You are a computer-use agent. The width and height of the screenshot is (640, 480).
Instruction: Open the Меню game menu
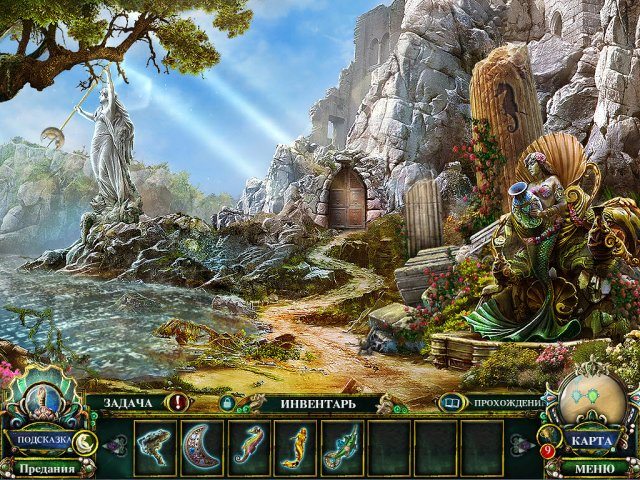[594, 468]
